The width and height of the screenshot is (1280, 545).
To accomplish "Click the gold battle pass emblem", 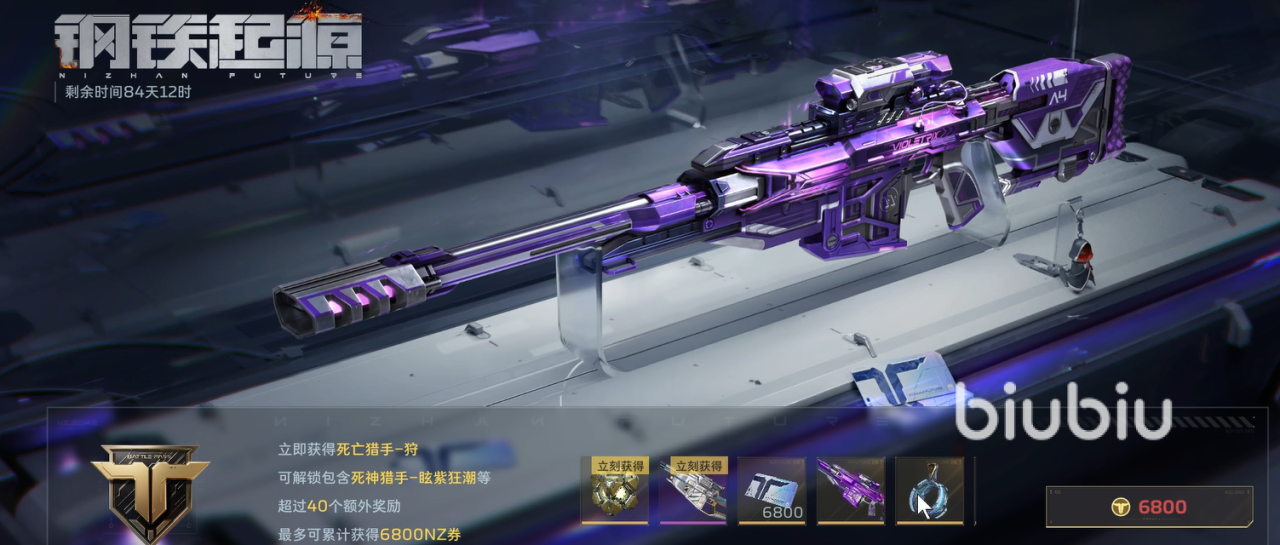I will click(x=150, y=490).
